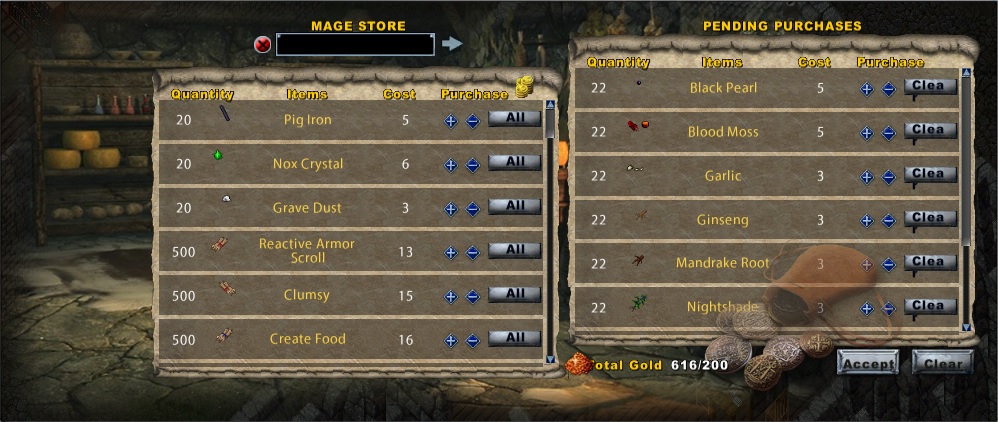The height and width of the screenshot is (422, 998).
Task: Click the arrow next to the search field
Action: [452, 44]
